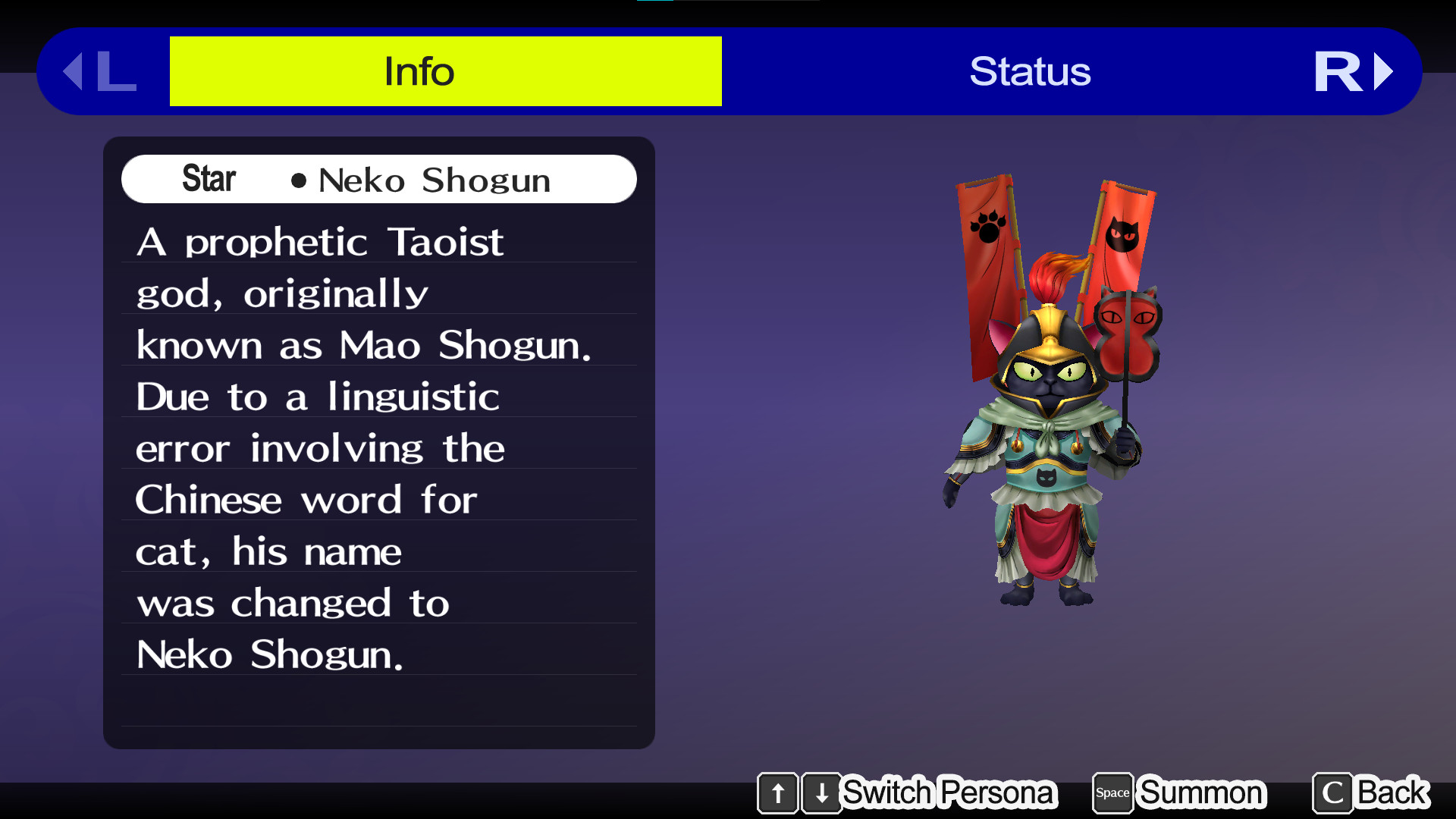Screen dimensions: 1456x819
Task: Expand the Neko Shogun name banner
Action: [x=379, y=179]
